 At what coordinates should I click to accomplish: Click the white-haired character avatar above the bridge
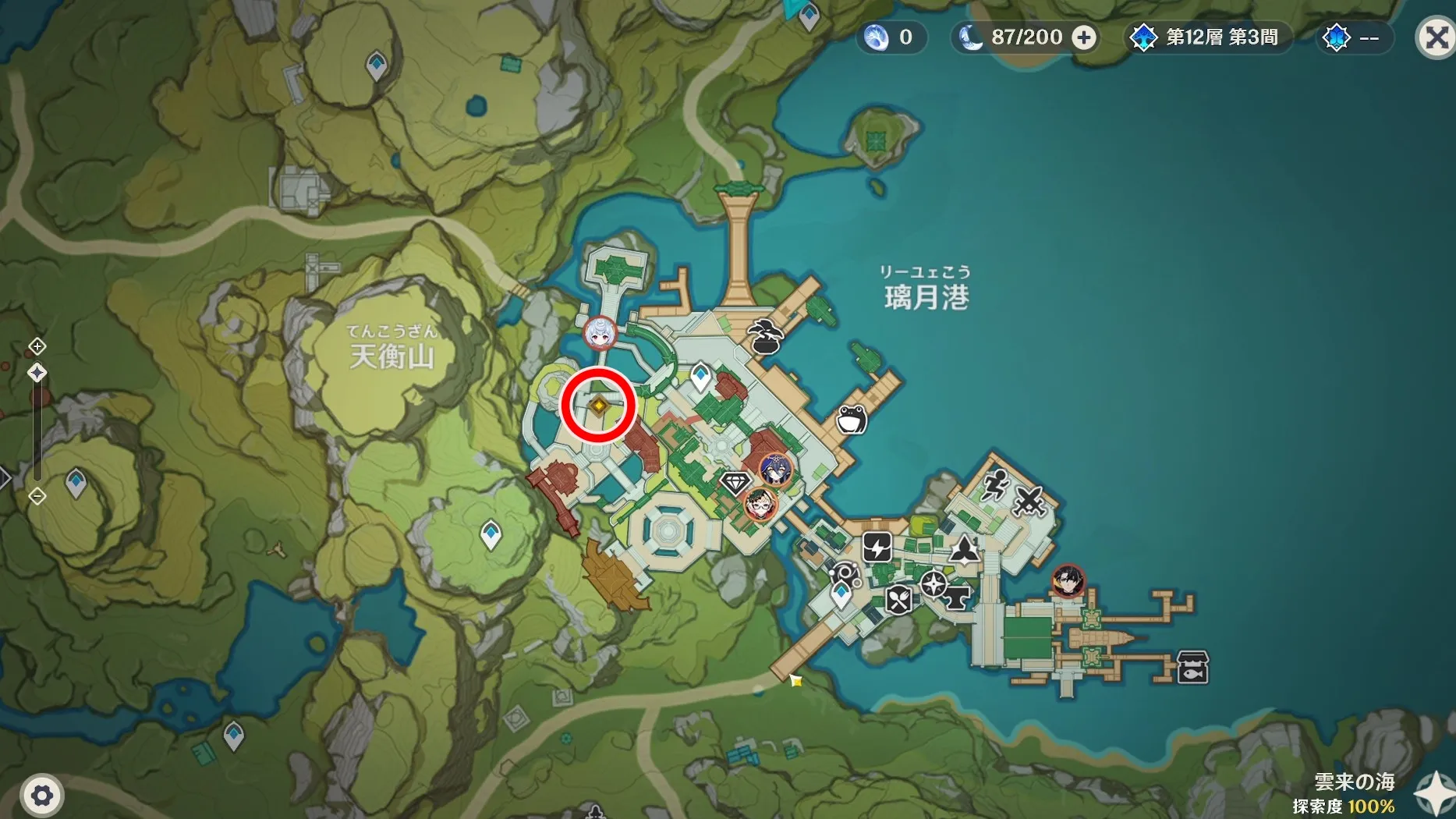click(598, 333)
